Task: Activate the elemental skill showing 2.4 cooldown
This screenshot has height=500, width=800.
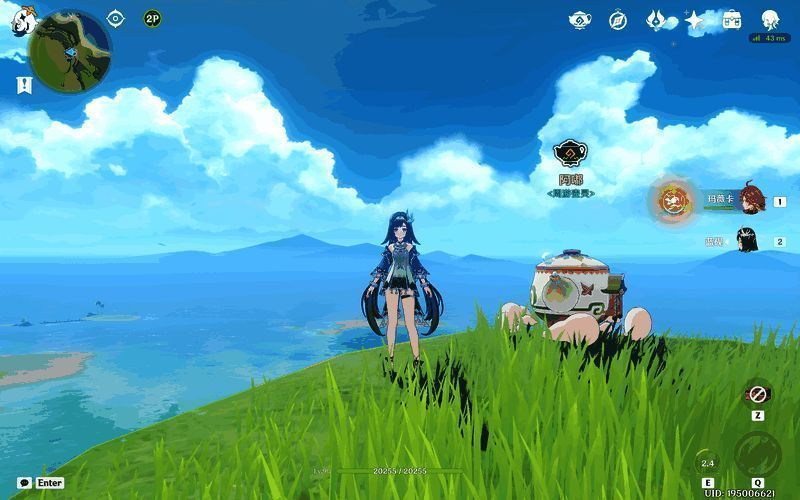Action: pos(707,463)
